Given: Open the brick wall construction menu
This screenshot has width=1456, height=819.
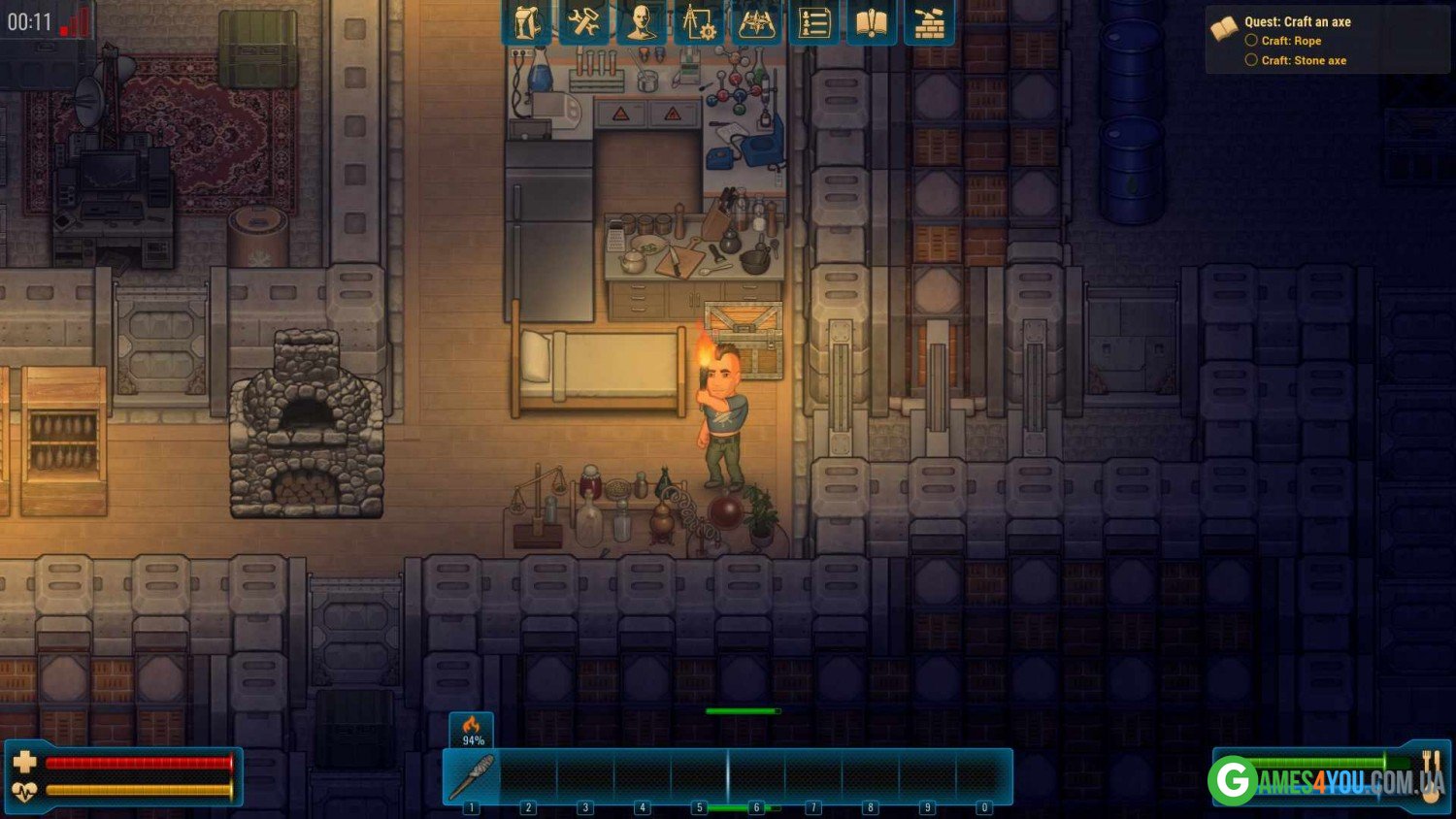Looking at the screenshot, I should click(x=929, y=23).
